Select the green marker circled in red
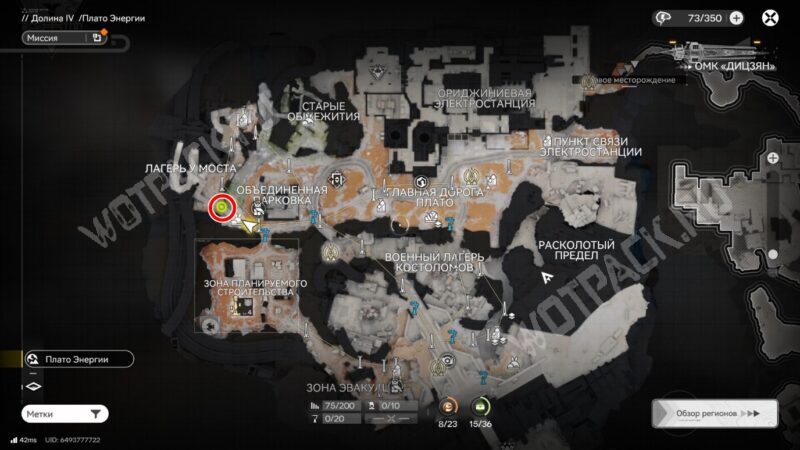The height and width of the screenshot is (450, 800). pyautogui.click(x=221, y=207)
